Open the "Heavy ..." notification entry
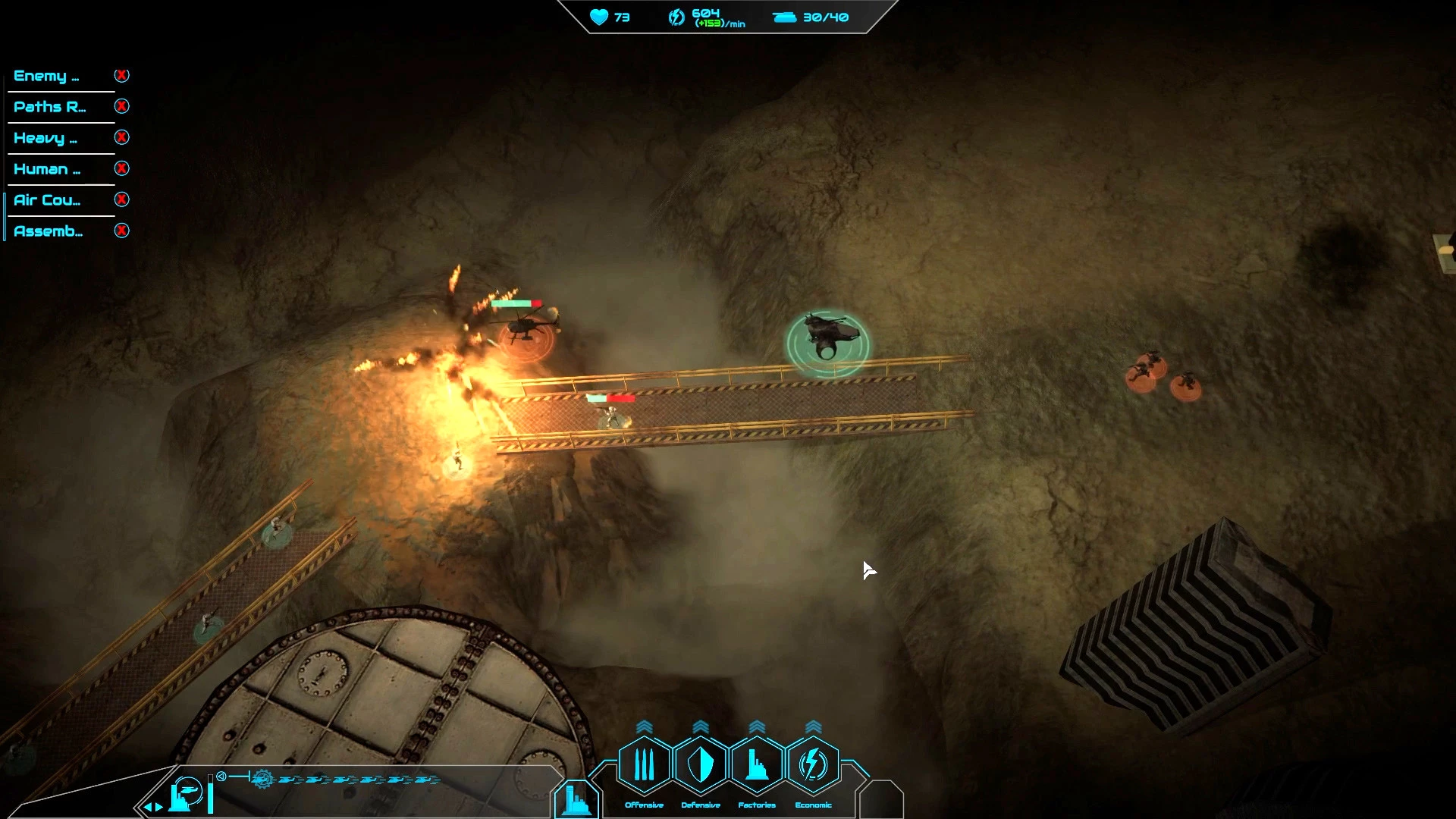Viewport: 1456px width, 819px height. [45, 138]
